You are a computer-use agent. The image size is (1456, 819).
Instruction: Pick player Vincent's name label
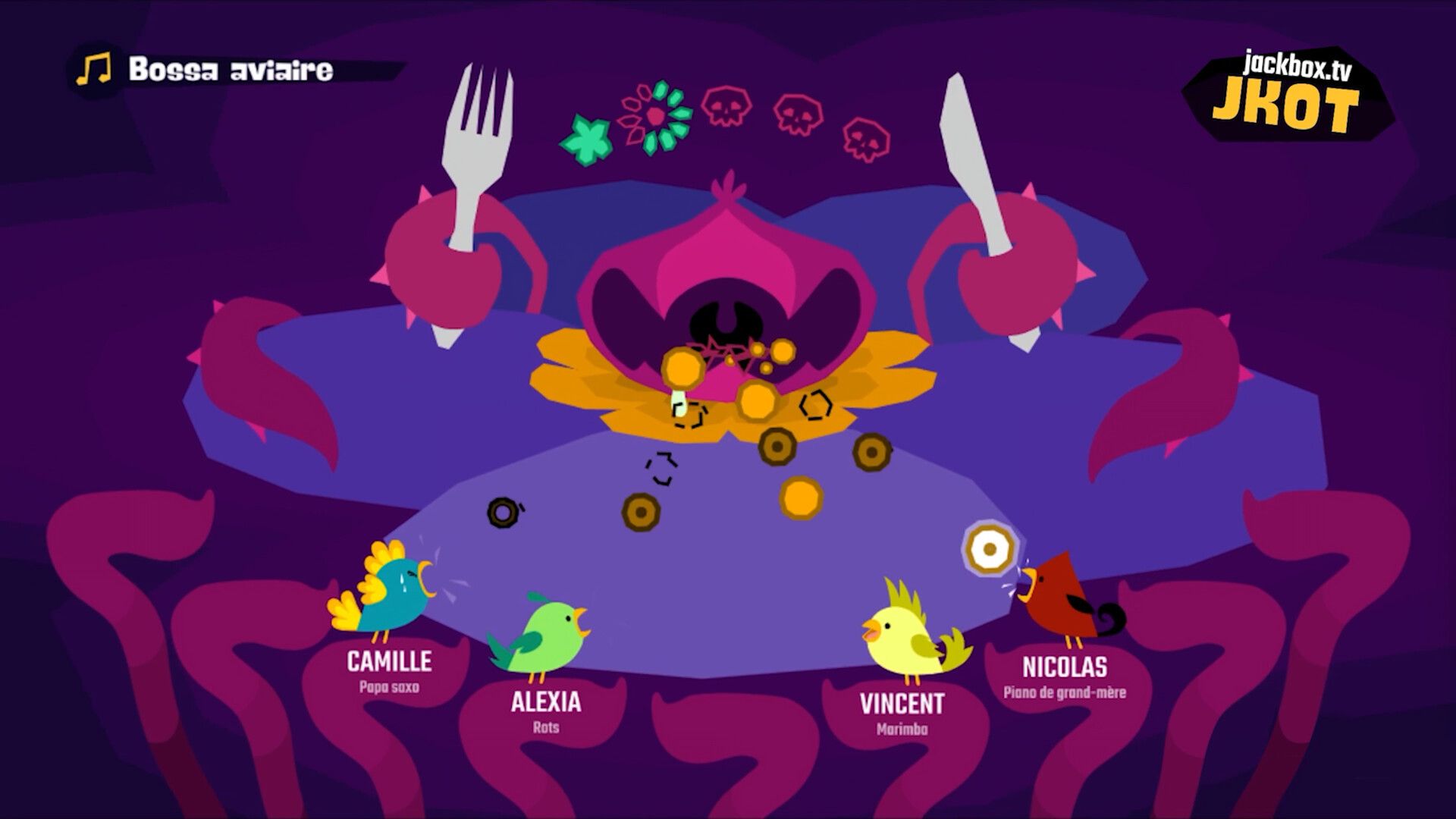(902, 703)
